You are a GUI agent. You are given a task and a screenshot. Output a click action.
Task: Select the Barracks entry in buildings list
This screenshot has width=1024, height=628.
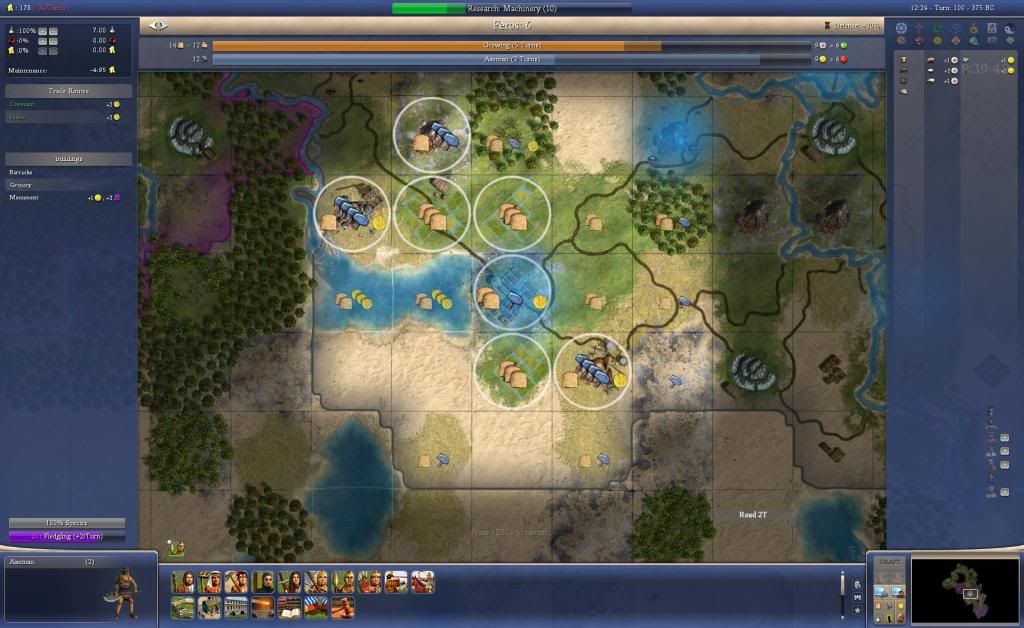[x=22, y=172]
